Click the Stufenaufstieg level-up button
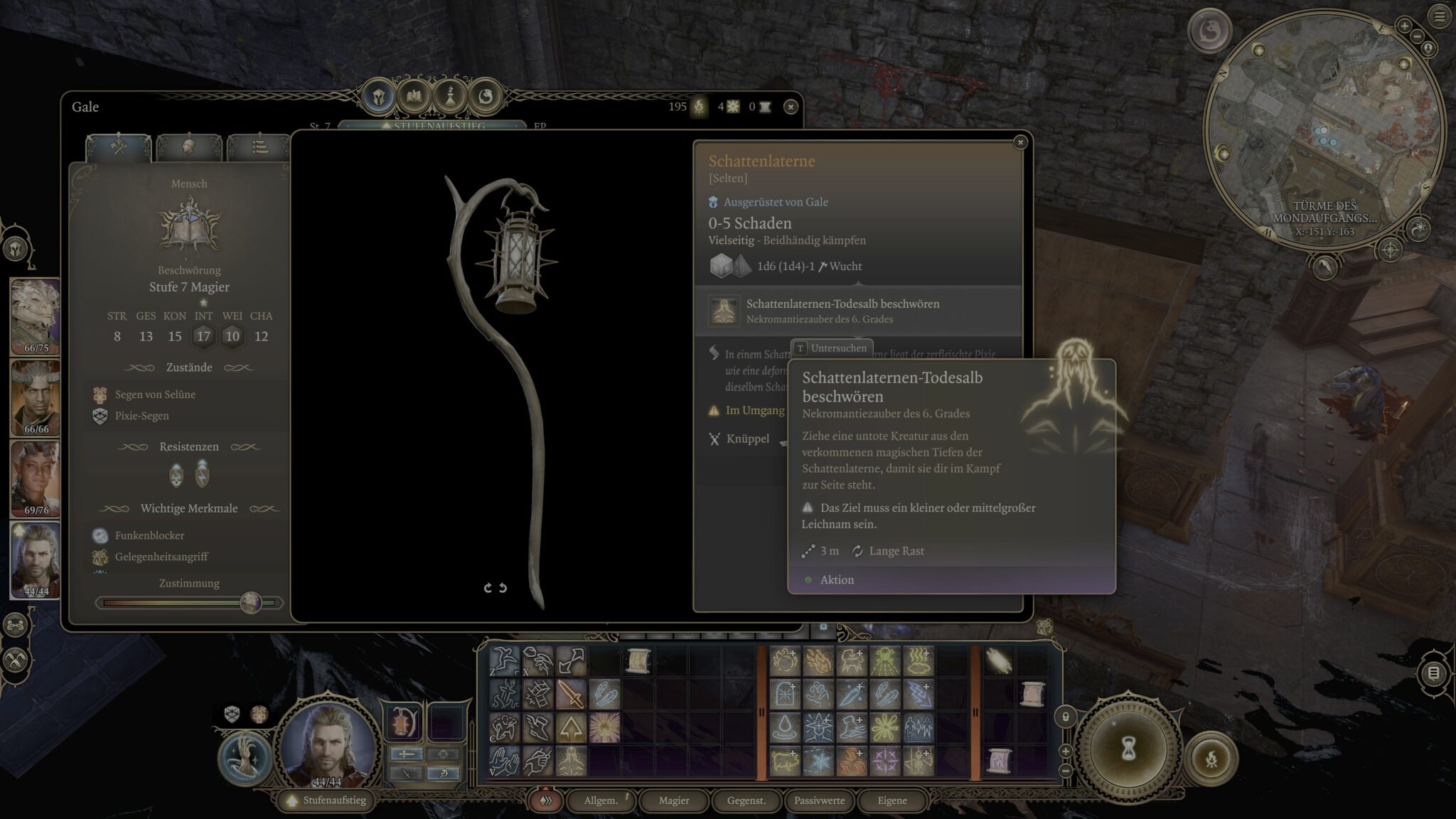This screenshot has height=819, width=1456. click(326, 801)
